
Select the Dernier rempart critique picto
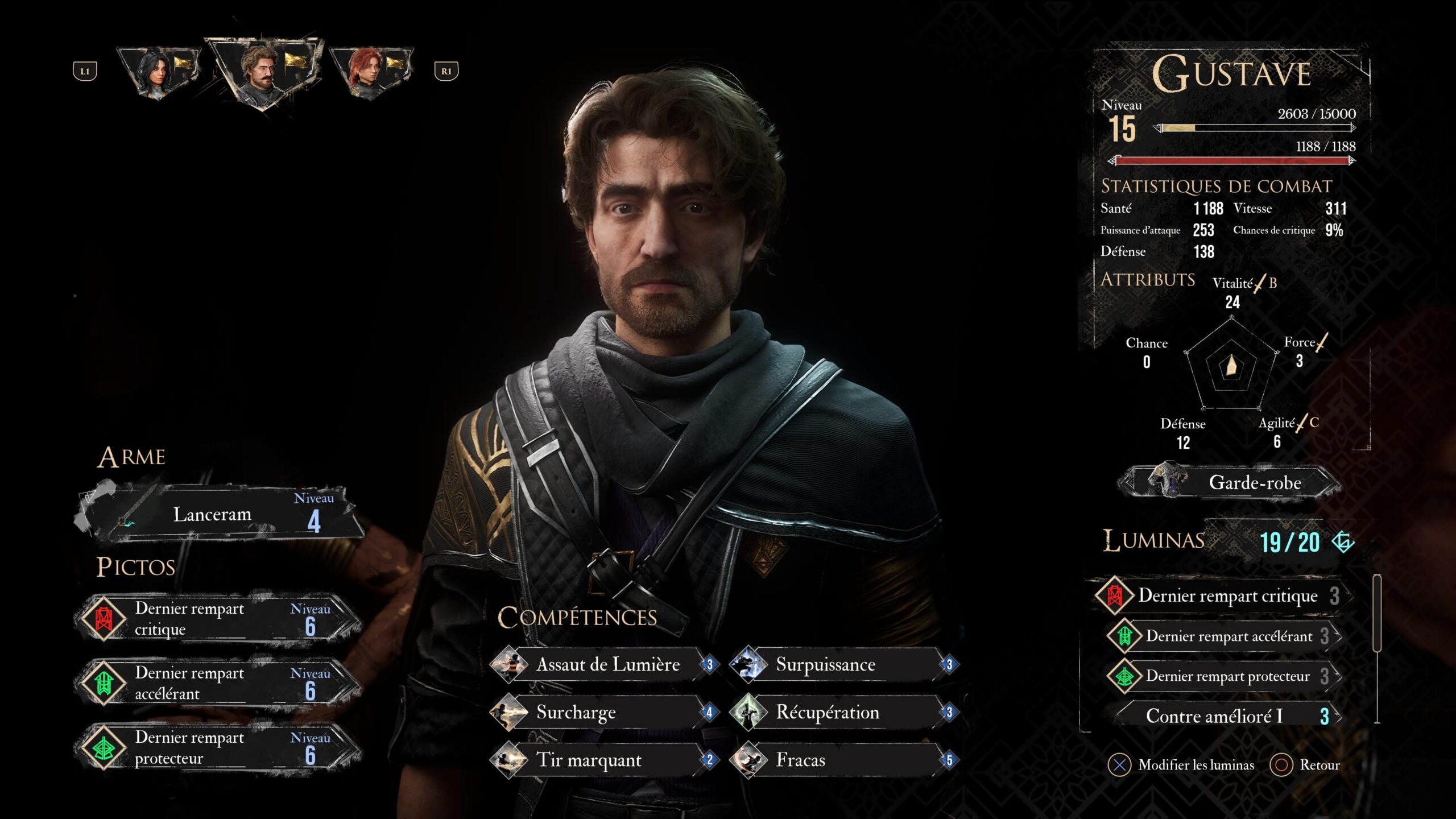tap(220, 619)
